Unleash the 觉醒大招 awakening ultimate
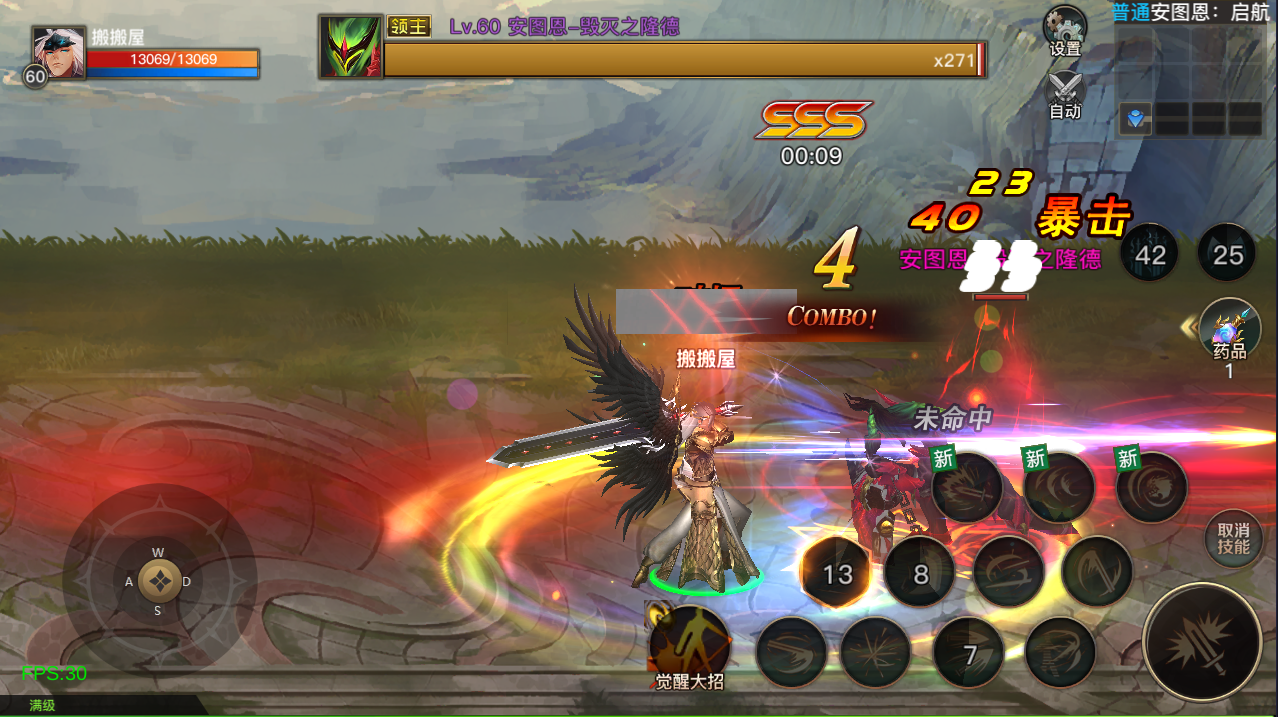Screen dimensions: 1278x717 (x=689, y=645)
